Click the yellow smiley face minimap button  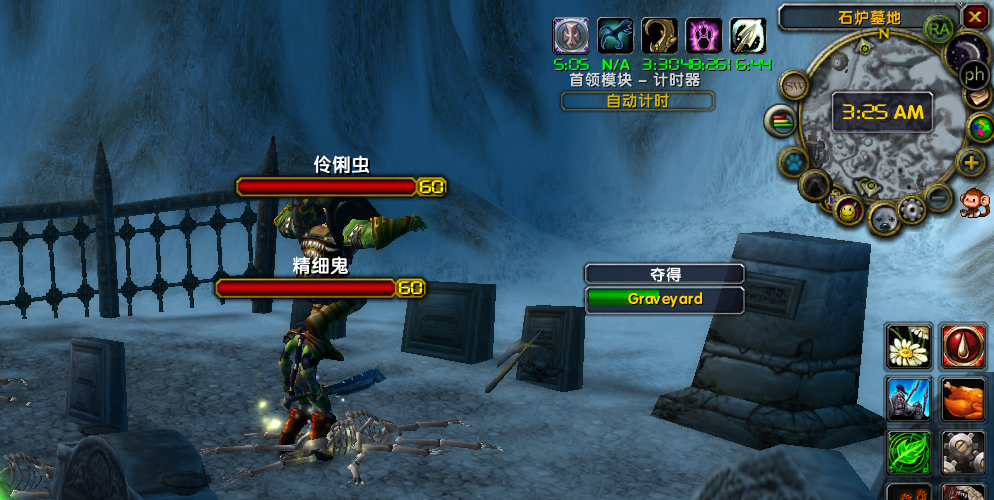[x=848, y=210]
